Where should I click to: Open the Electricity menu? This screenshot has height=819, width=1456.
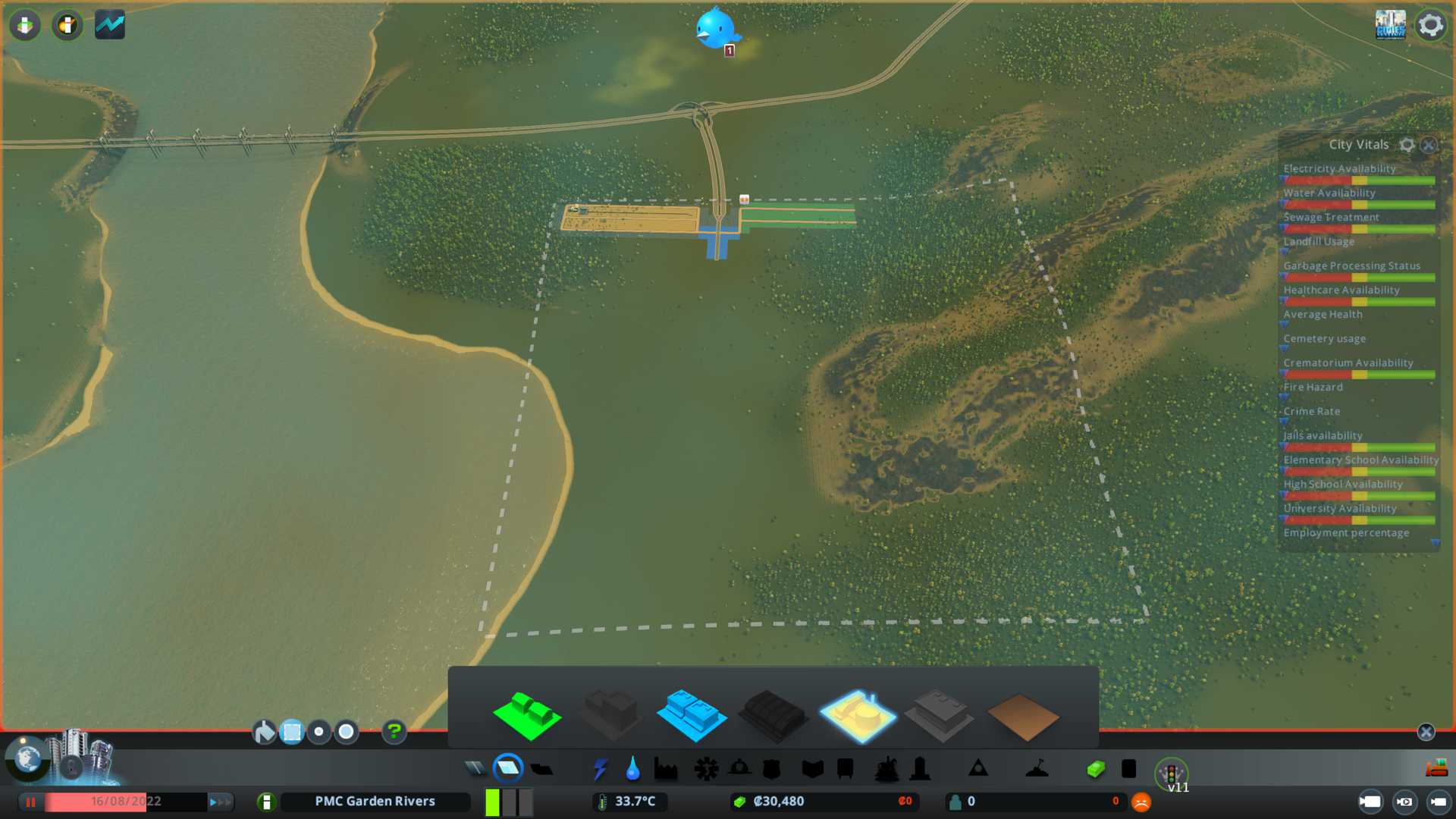[600, 769]
